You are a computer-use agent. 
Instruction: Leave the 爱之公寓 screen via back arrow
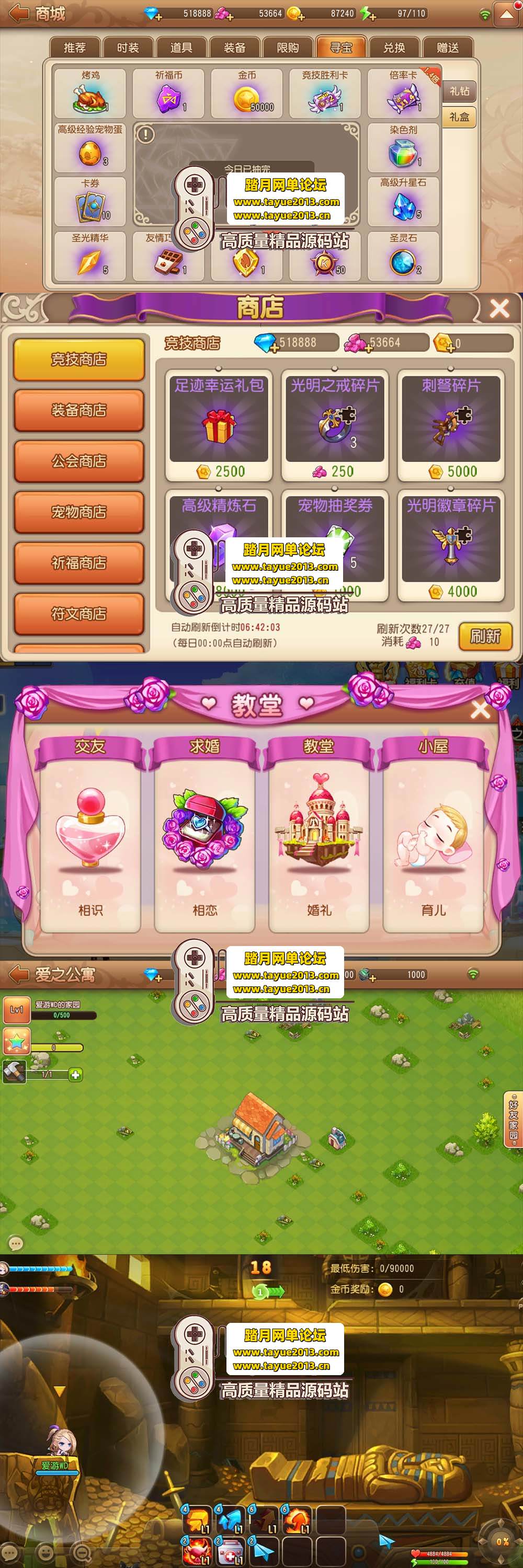click(x=19, y=975)
